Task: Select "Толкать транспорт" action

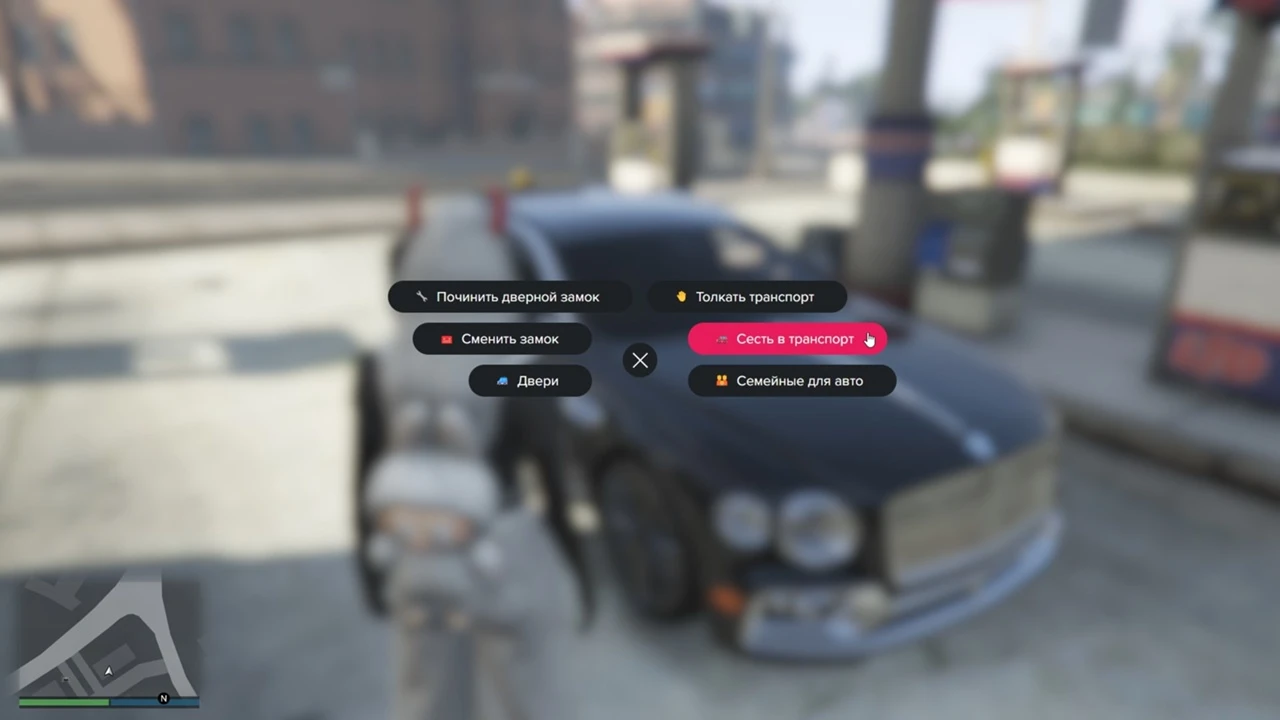Action: [746, 297]
